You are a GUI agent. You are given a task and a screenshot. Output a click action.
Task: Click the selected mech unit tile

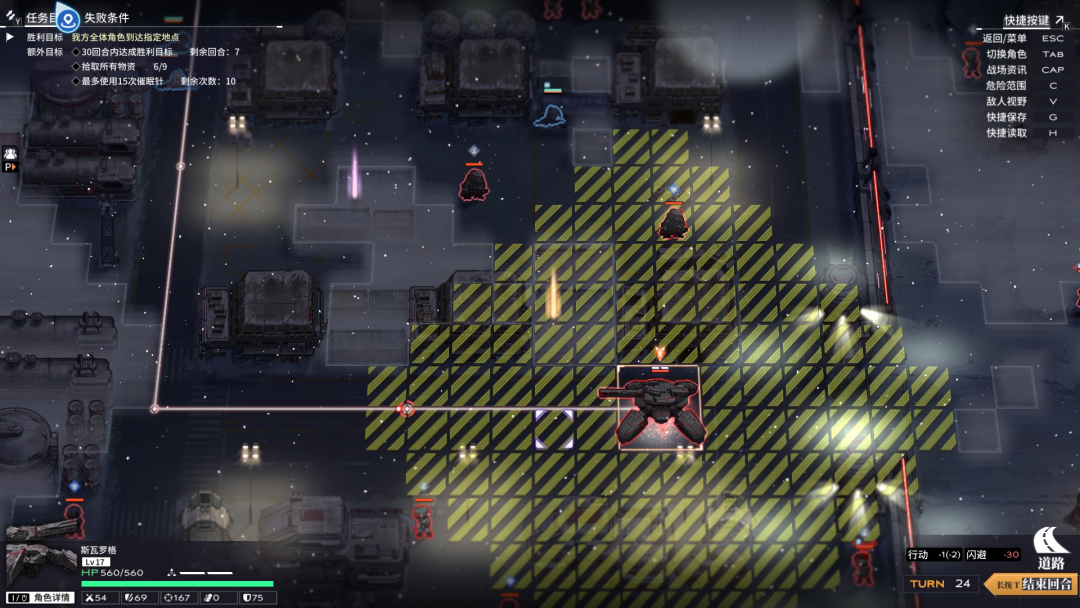coord(657,408)
